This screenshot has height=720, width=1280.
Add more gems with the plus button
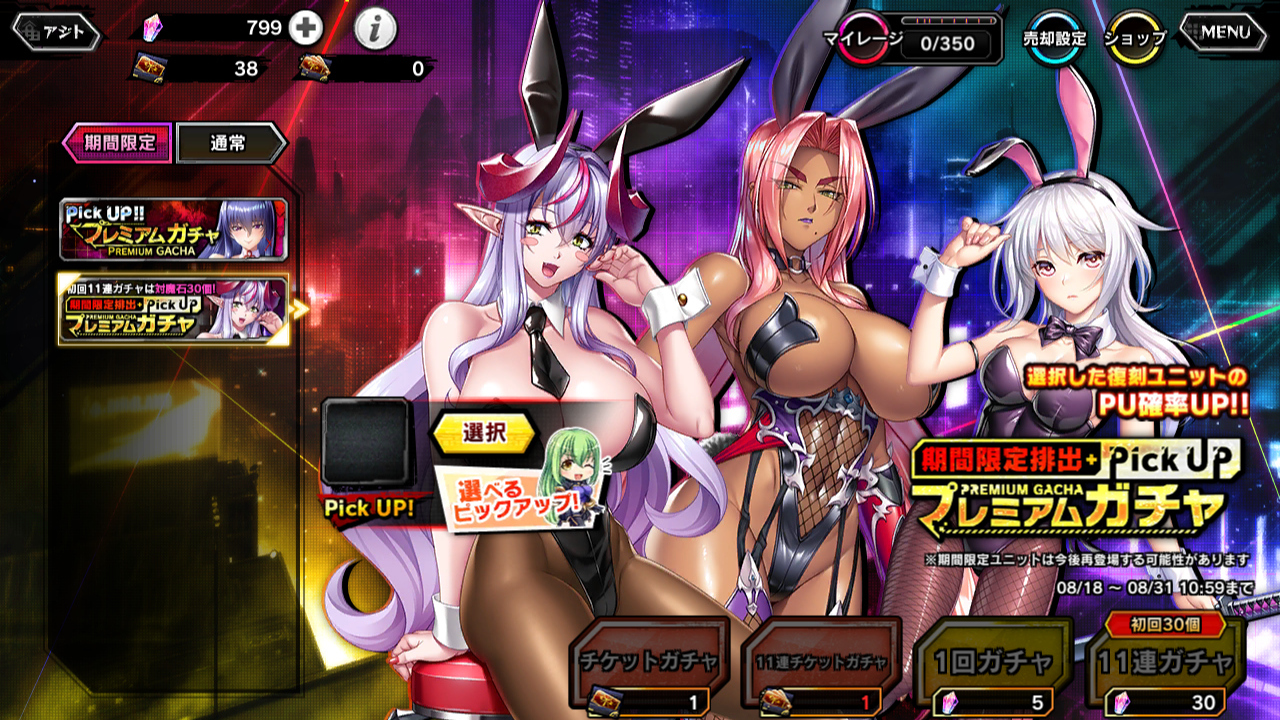[x=305, y=29]
